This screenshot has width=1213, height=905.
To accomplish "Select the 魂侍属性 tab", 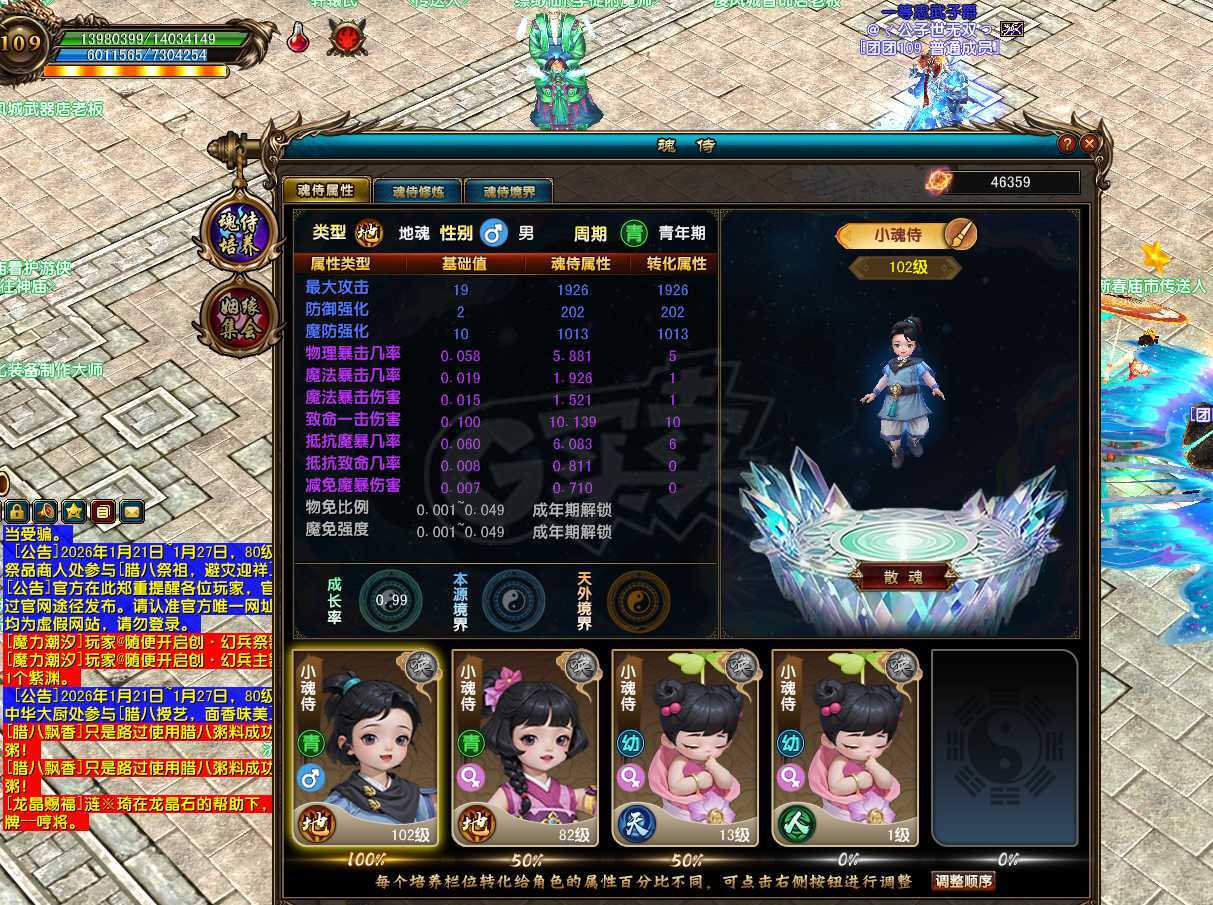I will click(x=326, y=190).
